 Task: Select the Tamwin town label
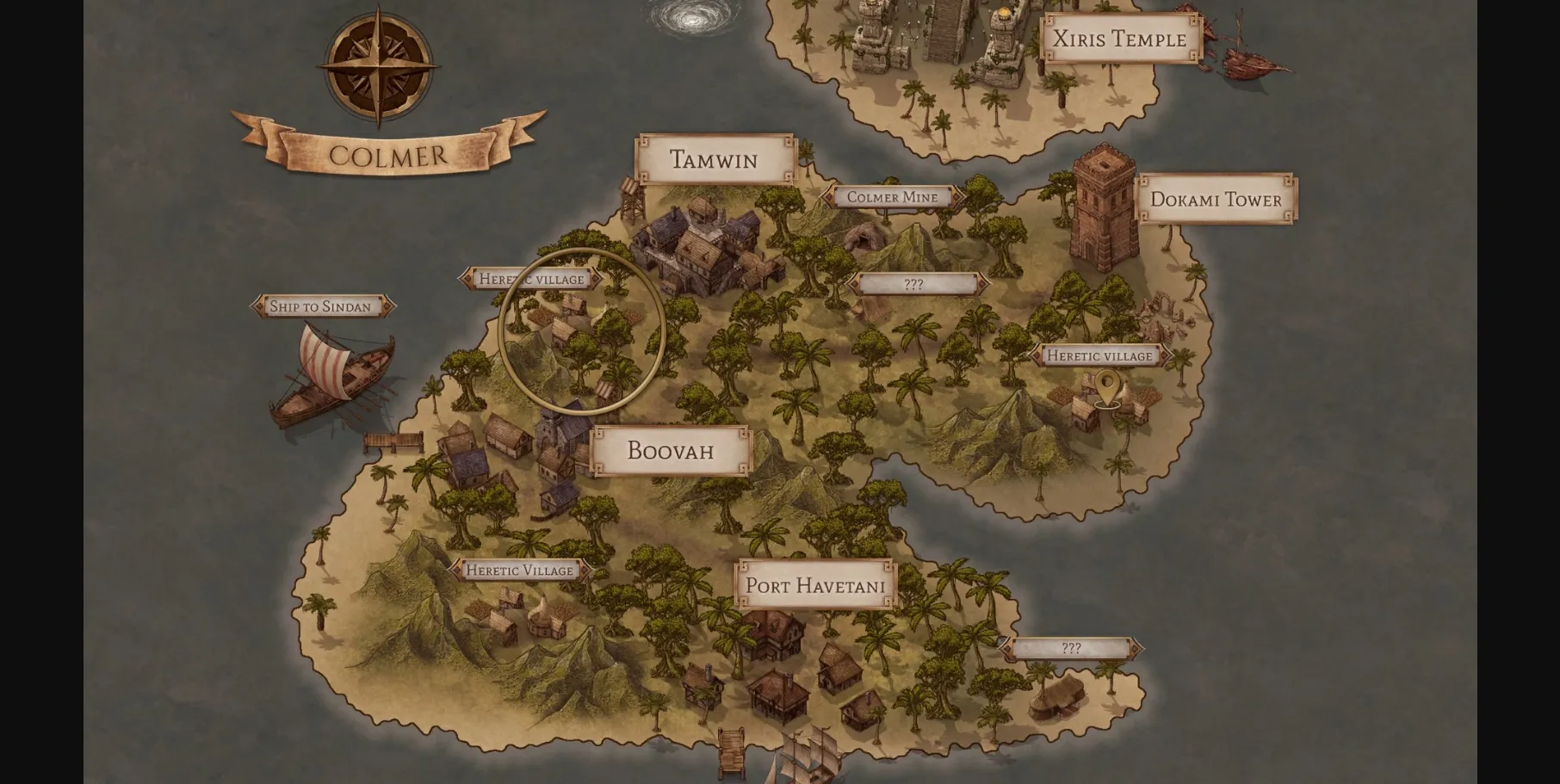(x=715, y=160)
